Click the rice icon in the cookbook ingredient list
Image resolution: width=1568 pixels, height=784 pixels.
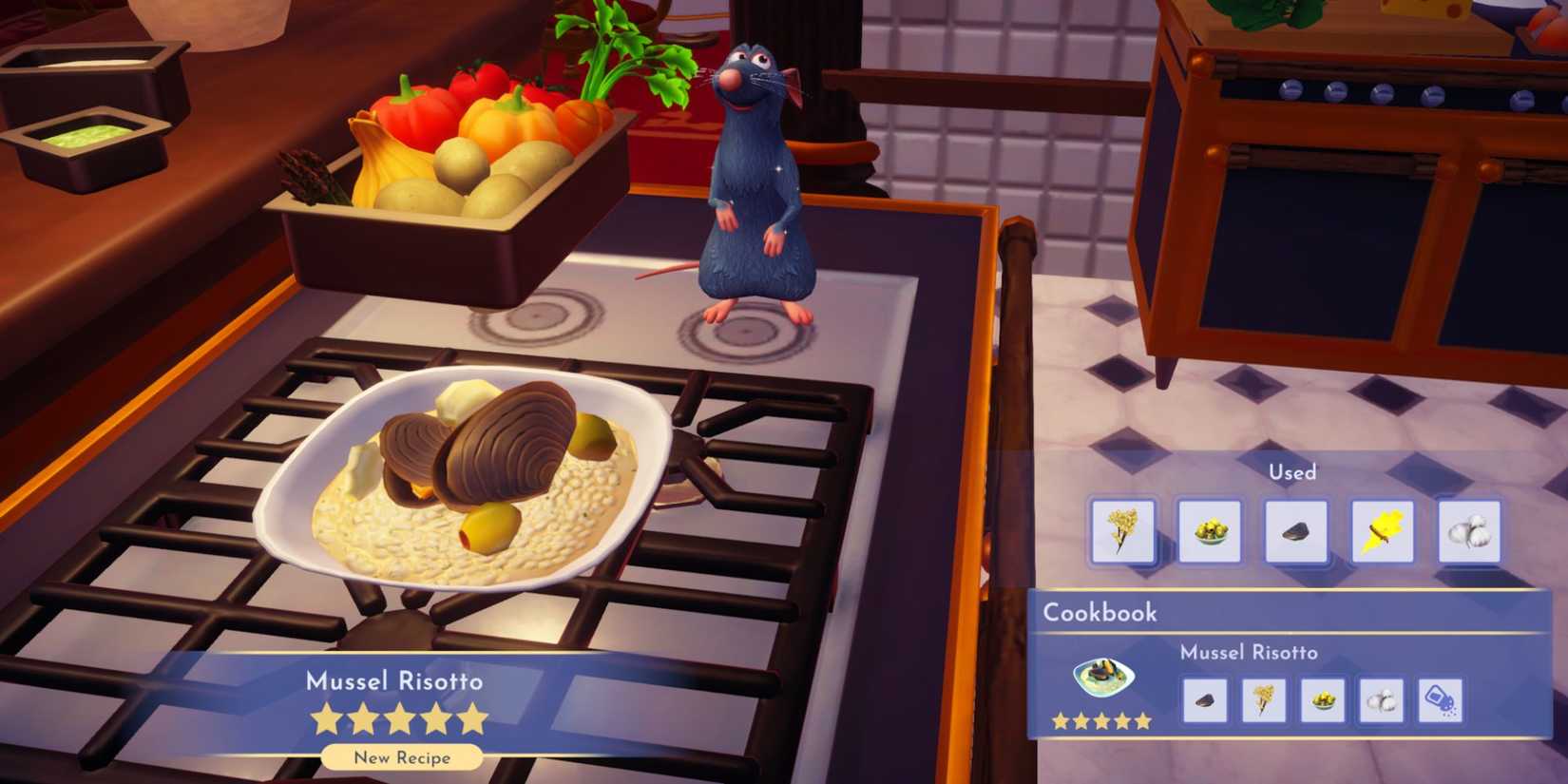1265,699
